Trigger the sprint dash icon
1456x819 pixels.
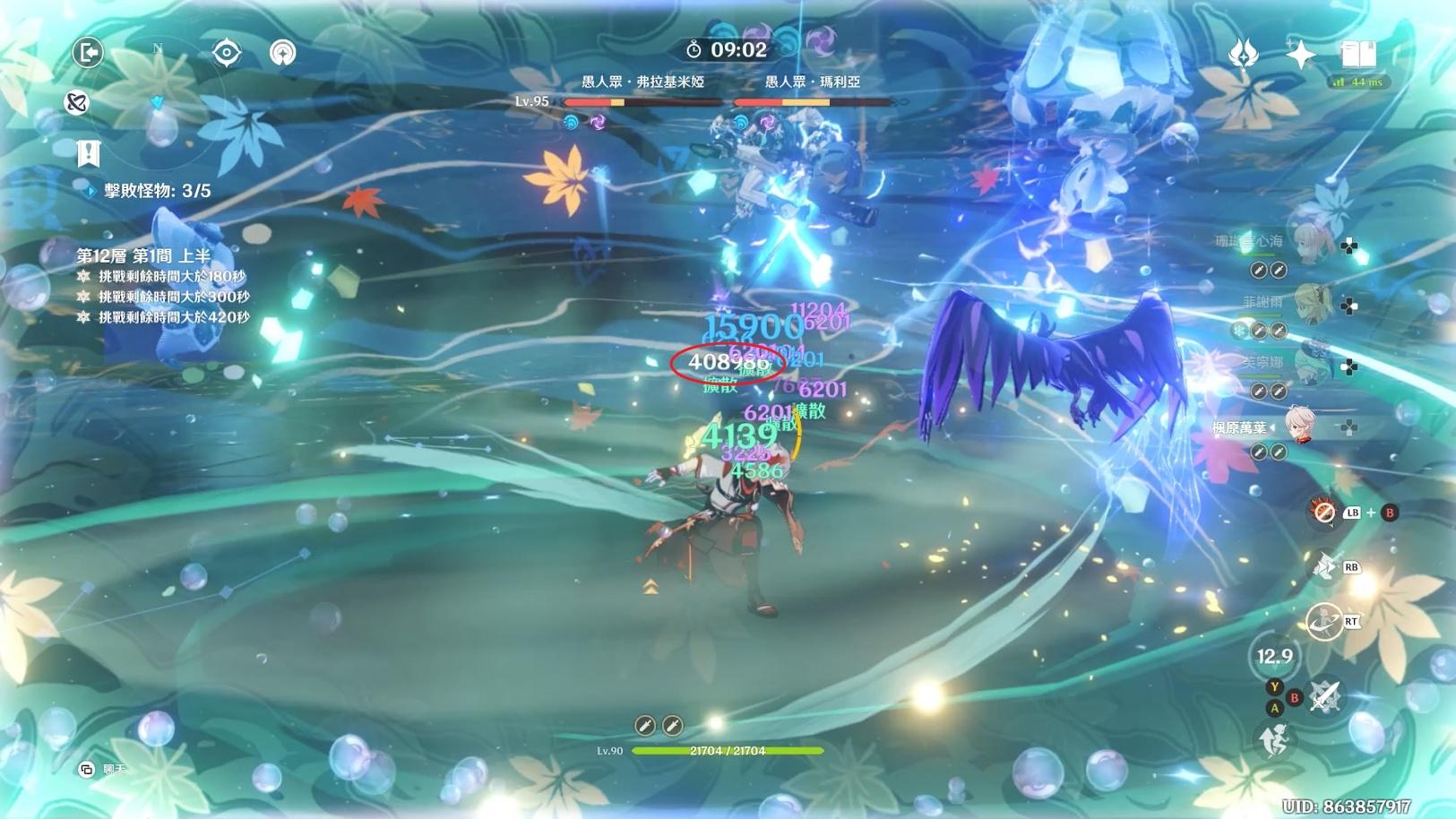[1322, 621]
